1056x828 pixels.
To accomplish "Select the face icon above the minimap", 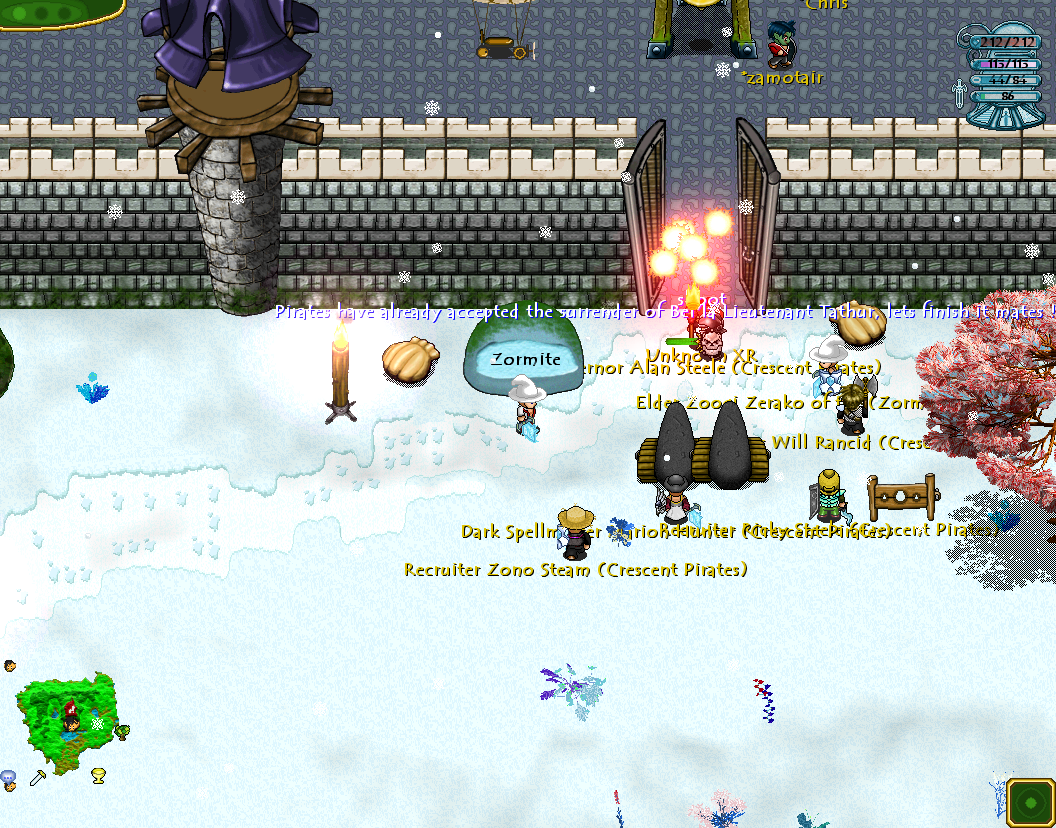I will click(9, 665).
